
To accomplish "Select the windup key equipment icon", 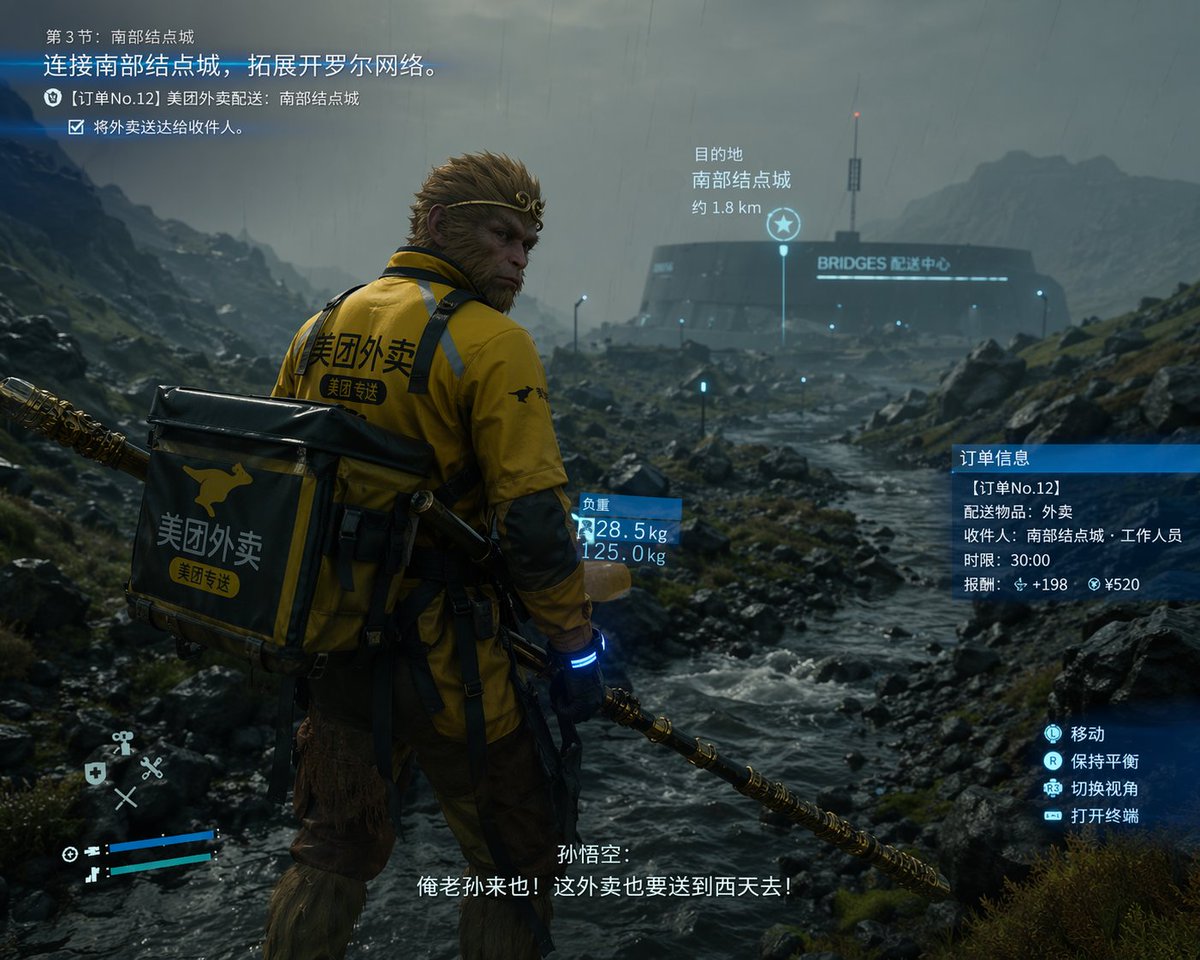I will 123,742.
